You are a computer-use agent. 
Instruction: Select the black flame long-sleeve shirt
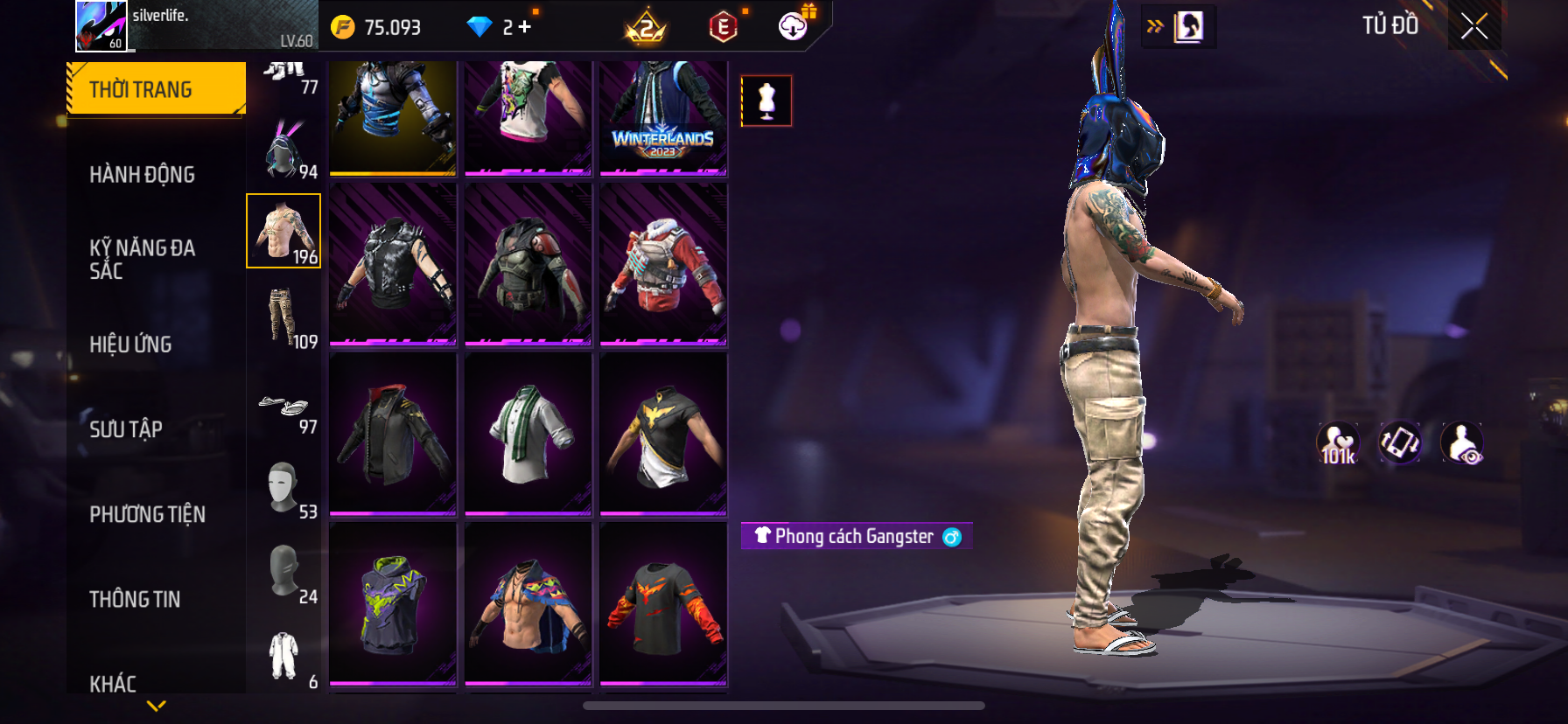click(x=663, y=603)
